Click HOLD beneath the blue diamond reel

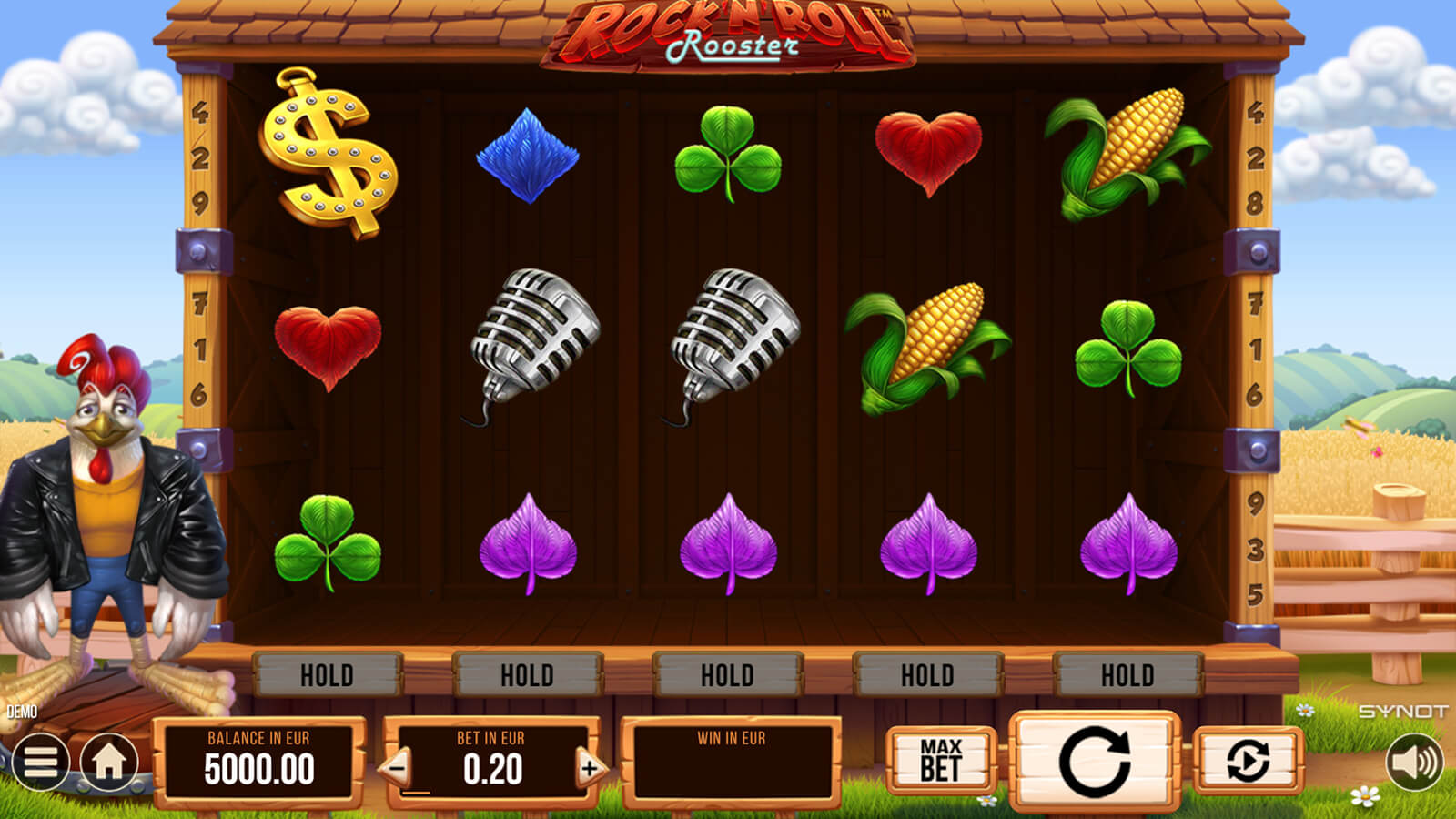click(x=527, y=675)
